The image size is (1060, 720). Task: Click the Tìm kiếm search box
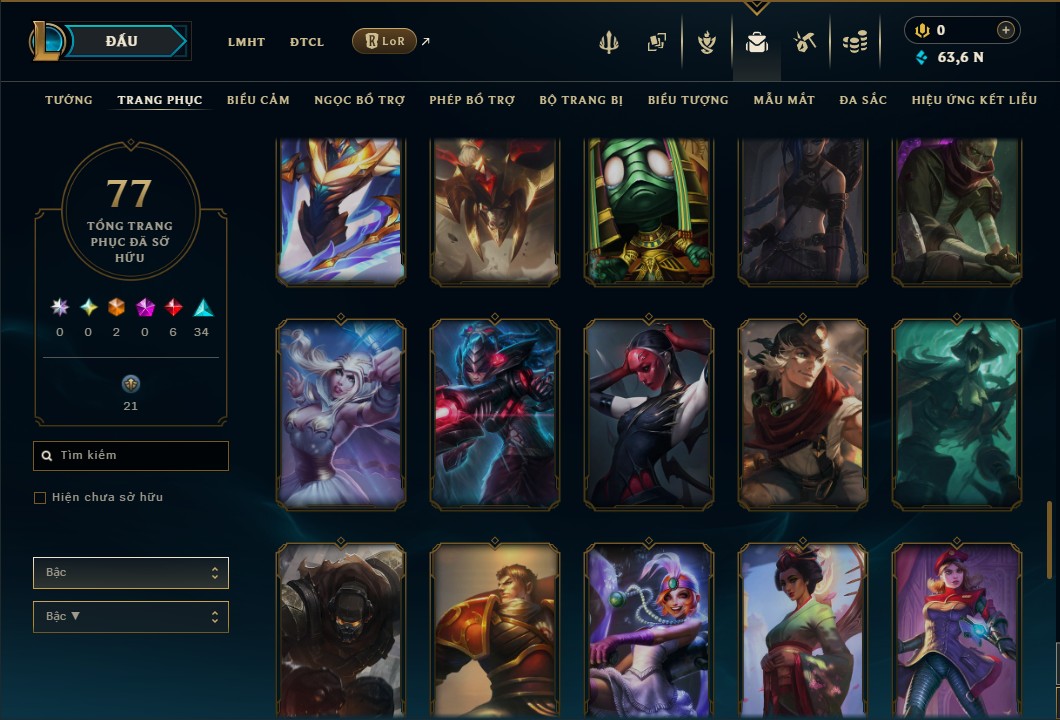131,456
